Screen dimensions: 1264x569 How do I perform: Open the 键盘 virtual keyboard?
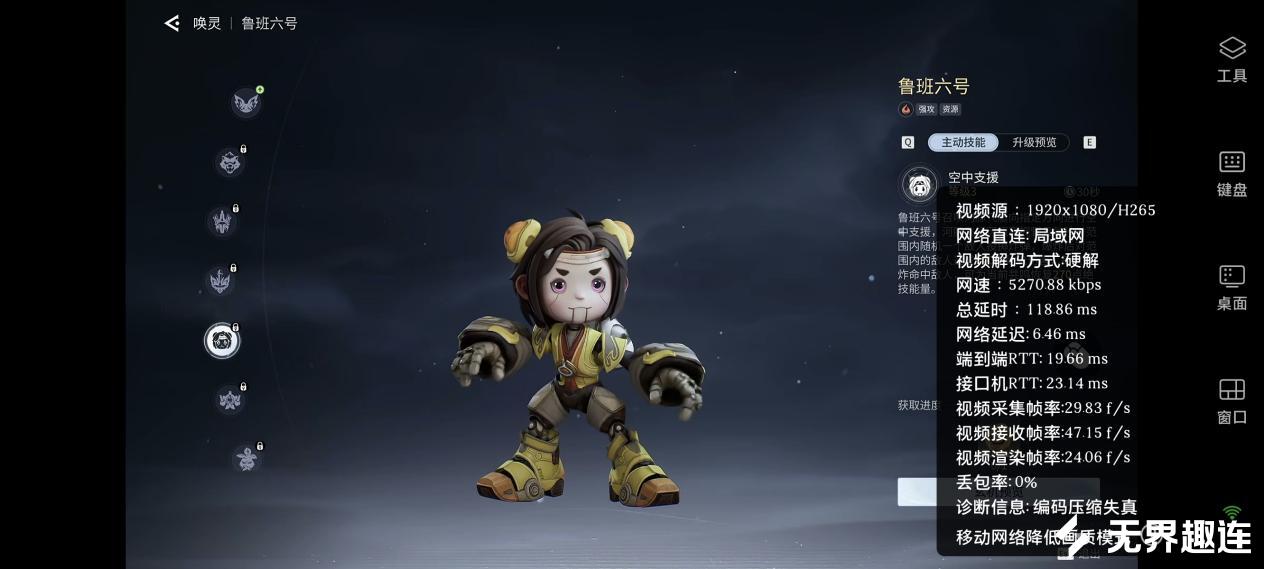pyautogui.click(x=1232, y=173)
